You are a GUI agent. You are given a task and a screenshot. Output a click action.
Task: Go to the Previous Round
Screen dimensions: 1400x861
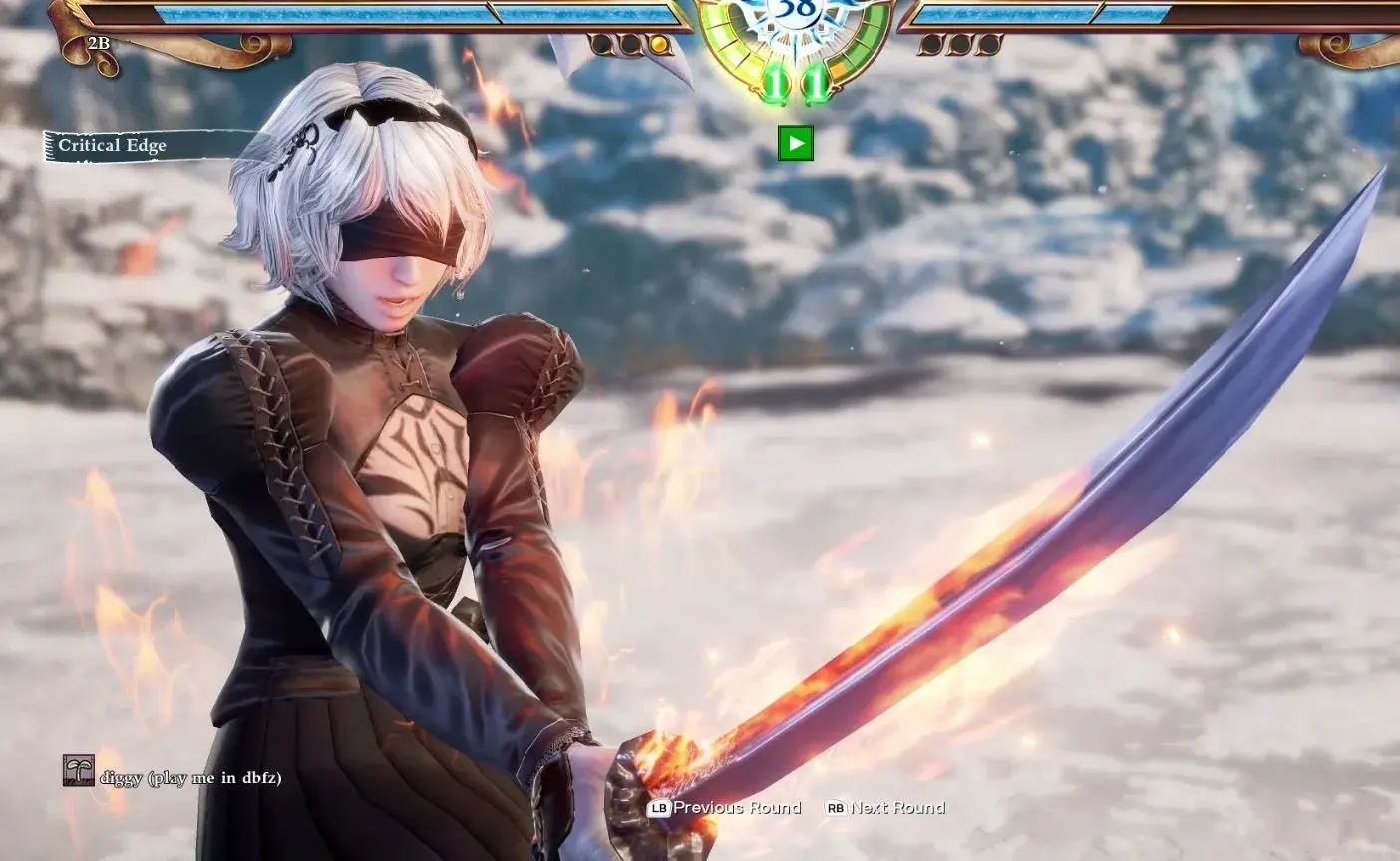pyautogui.click(x=725, y=808)
